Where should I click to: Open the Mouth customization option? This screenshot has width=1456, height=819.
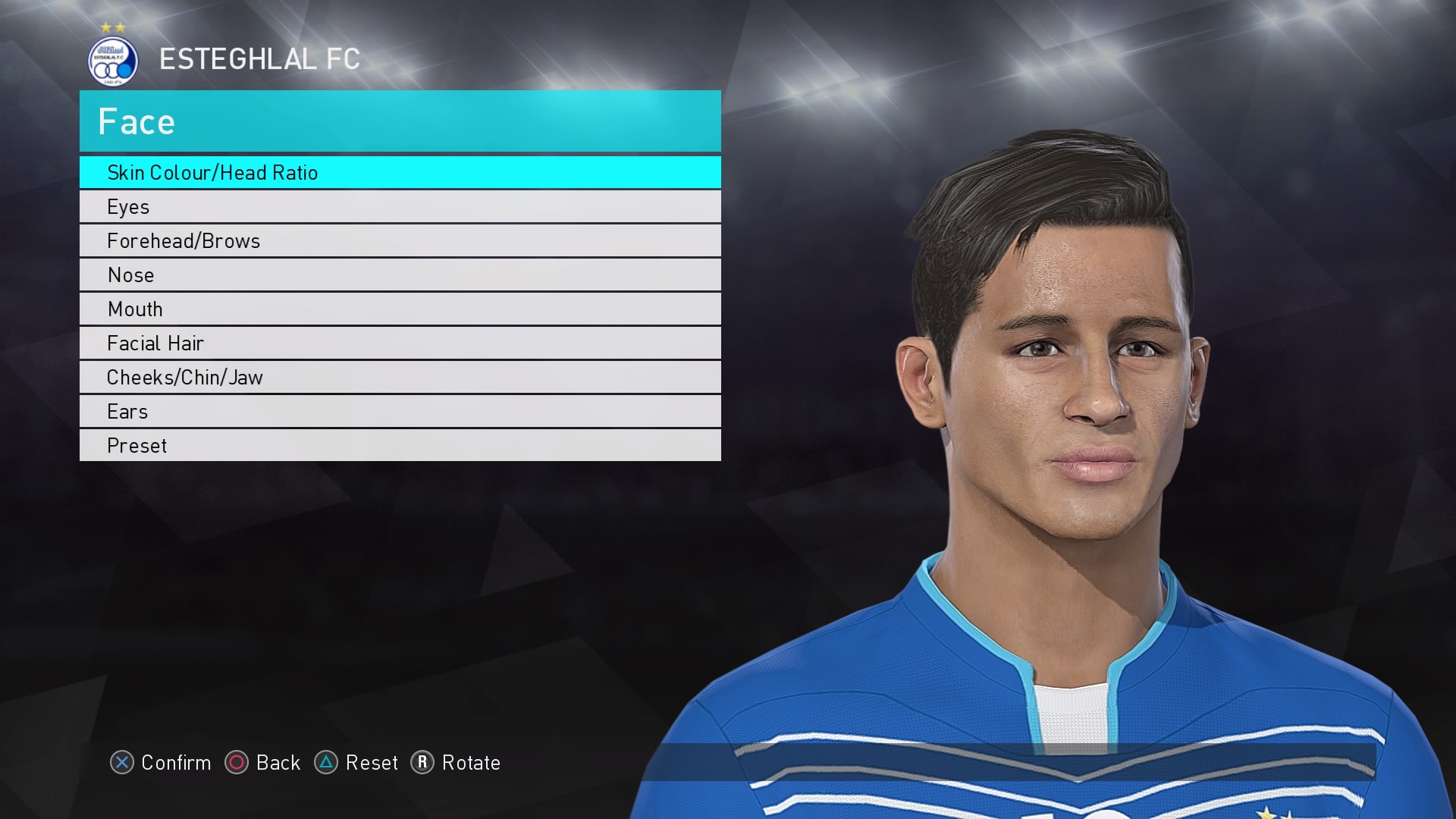pyautogui.click(x=400, y=309)
